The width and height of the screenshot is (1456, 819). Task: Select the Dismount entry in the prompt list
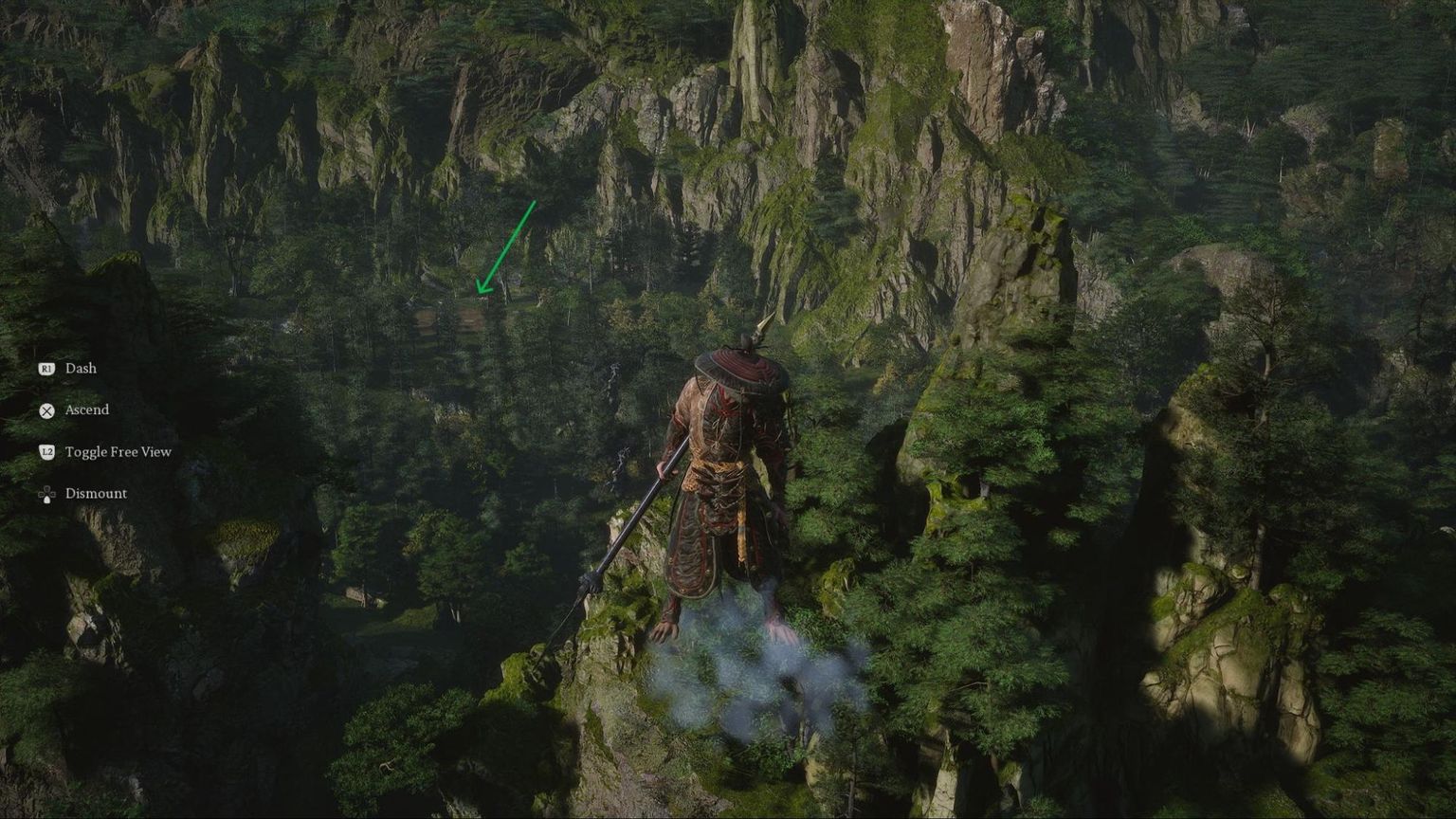[x=95, y=494]
